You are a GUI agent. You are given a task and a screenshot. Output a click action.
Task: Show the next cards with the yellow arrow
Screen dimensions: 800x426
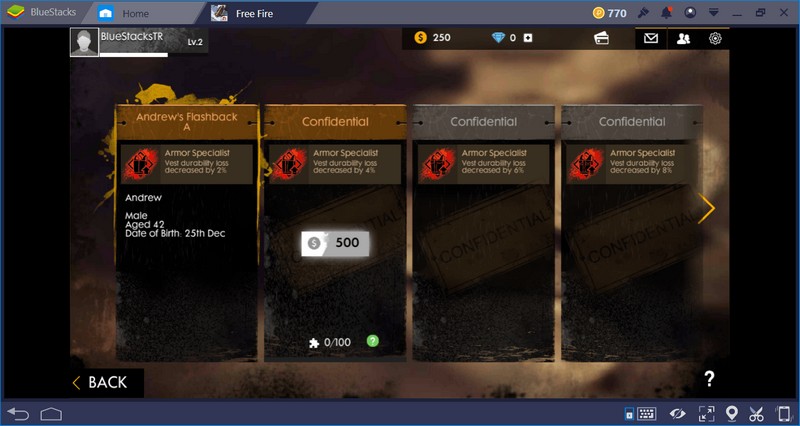708,209
